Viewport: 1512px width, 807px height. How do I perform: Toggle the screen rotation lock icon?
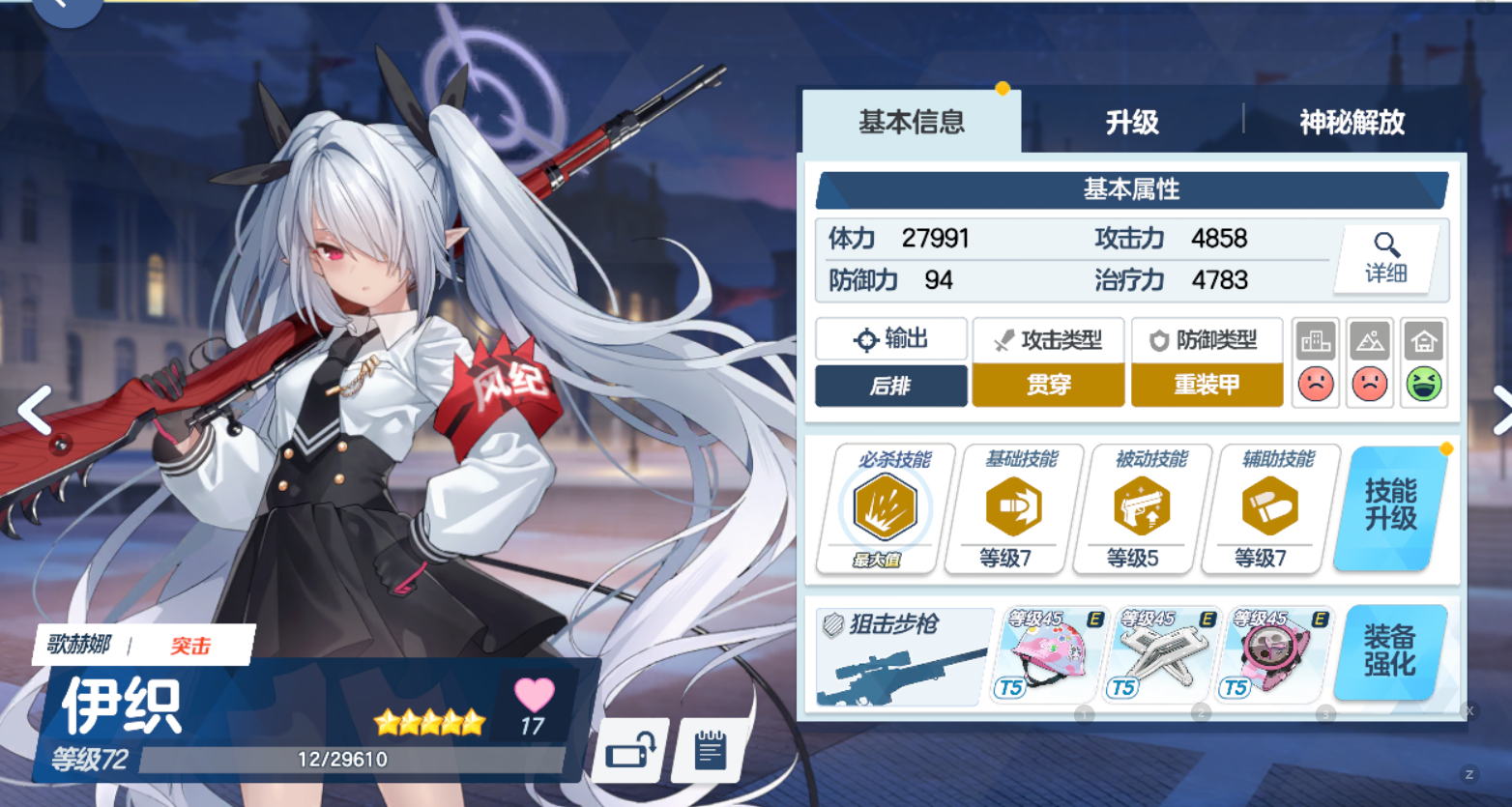tap(633, 750)
